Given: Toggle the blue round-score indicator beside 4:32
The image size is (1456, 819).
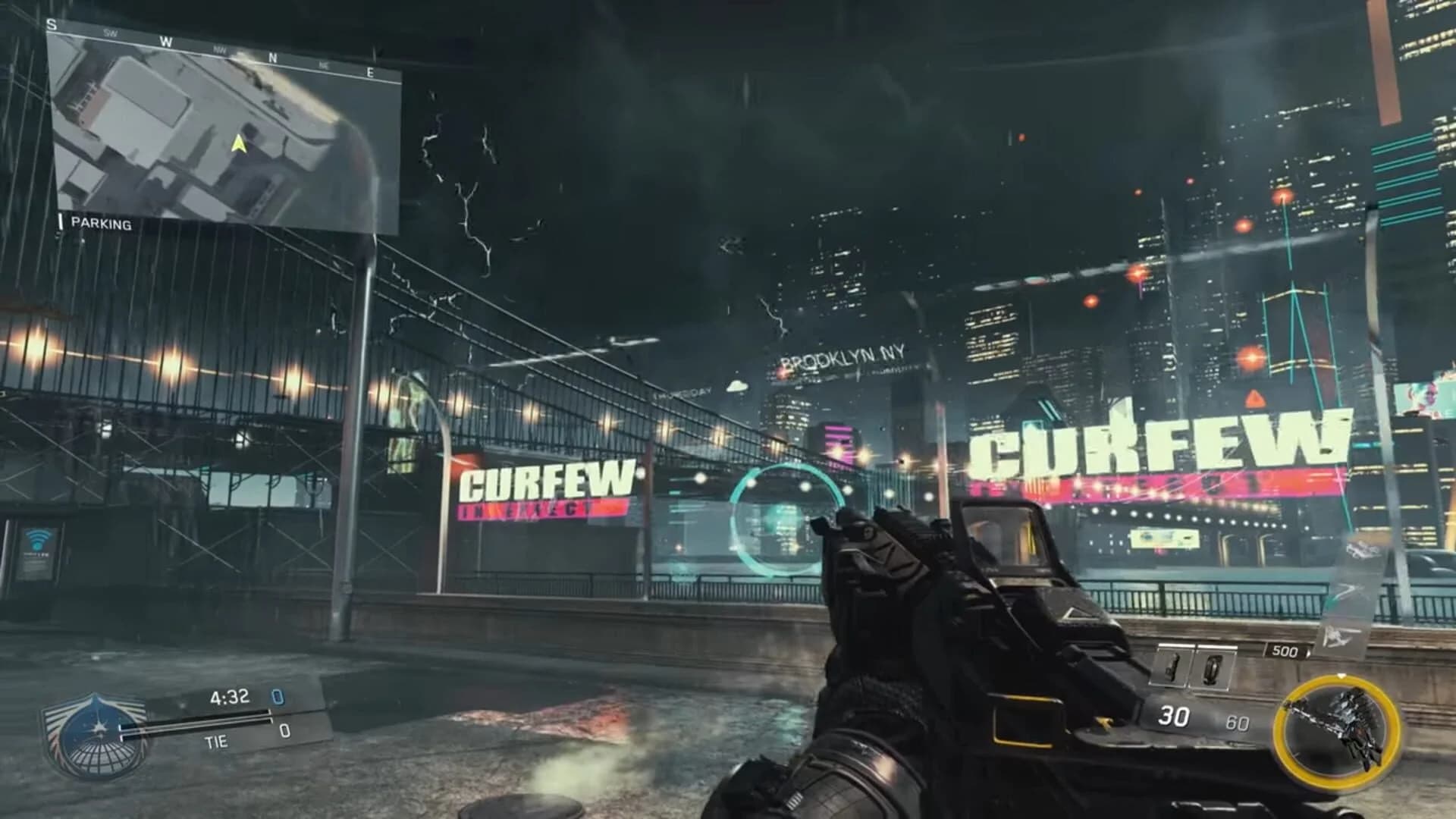Looking at the screenshot, I should click(278, 698).
